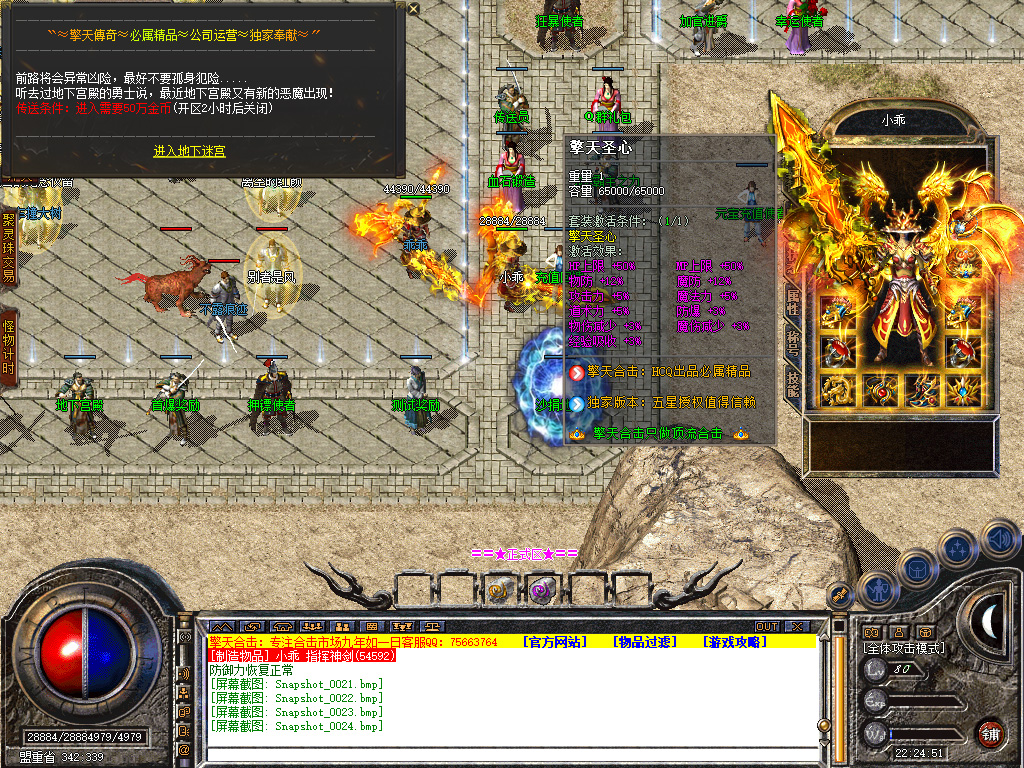Switch to the 称号 titles tab
This screenshot has height=768, width=1024.
click(792, 345)
